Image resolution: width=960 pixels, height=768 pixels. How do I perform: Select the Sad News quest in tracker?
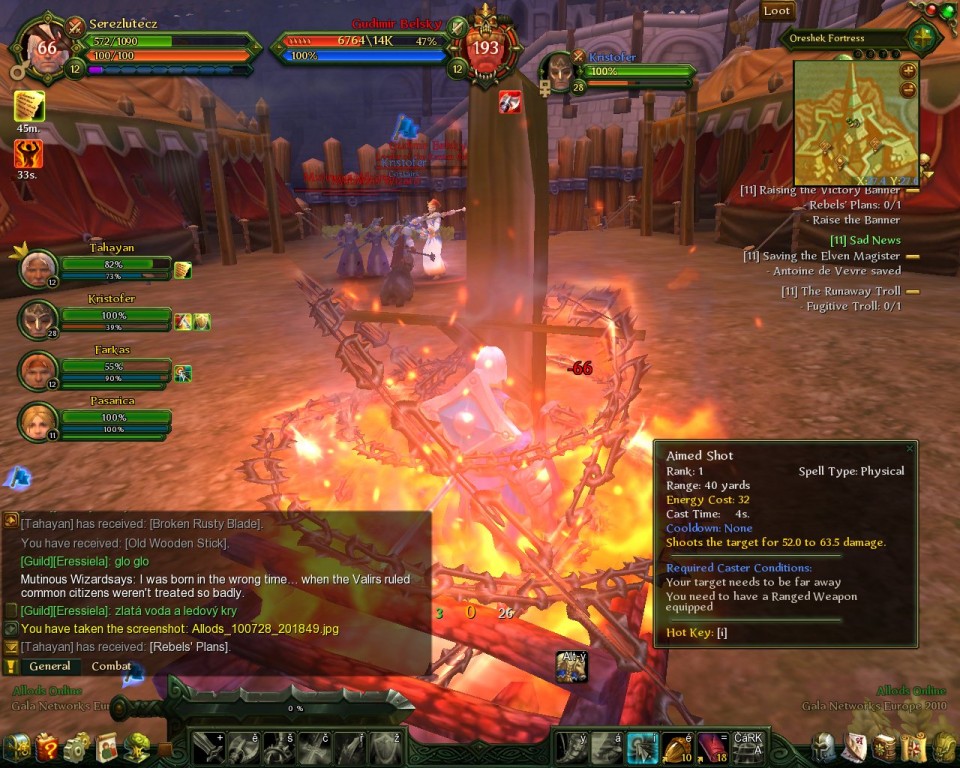point(865,240)
